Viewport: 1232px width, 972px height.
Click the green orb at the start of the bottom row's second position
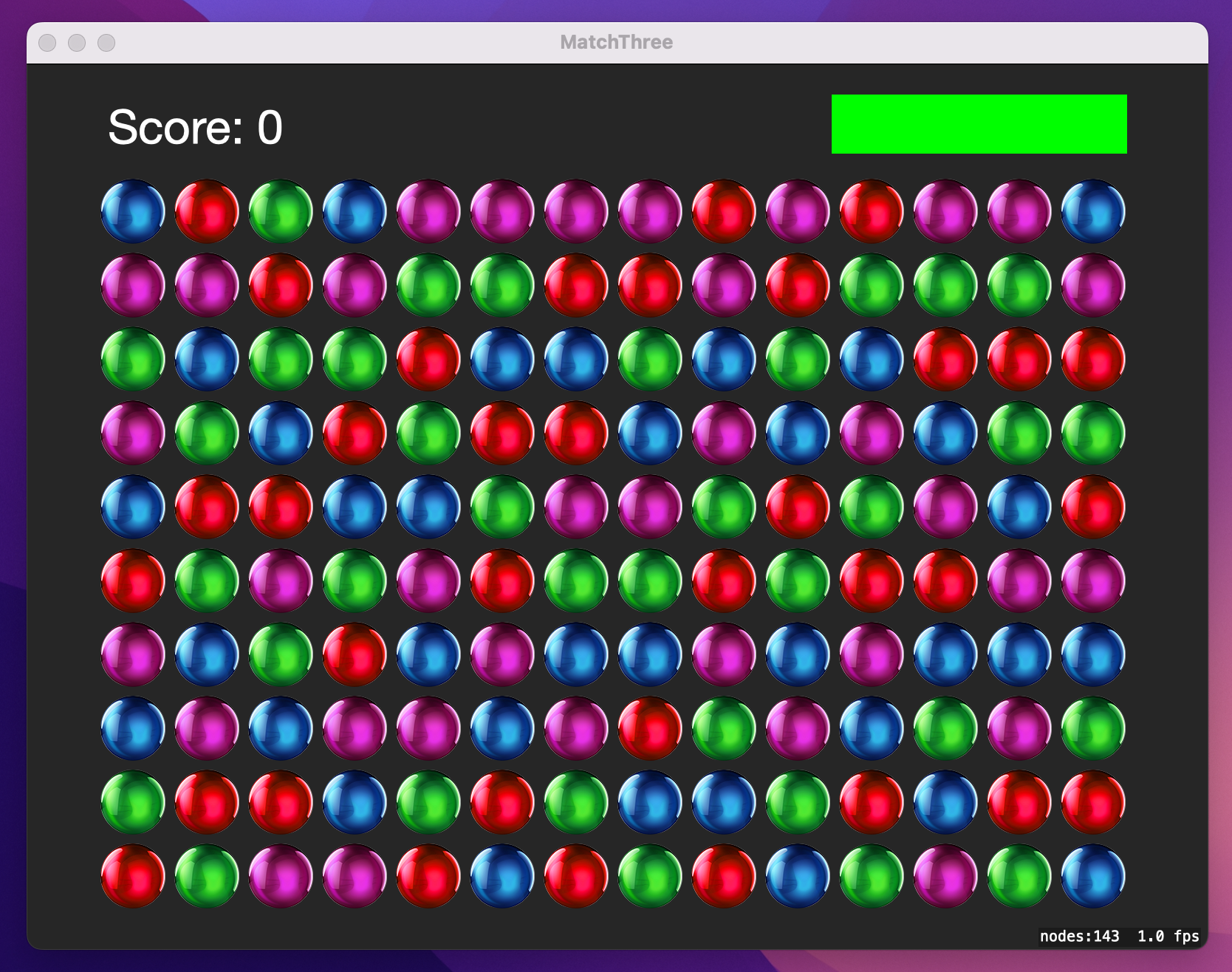[x=208, y=875]
